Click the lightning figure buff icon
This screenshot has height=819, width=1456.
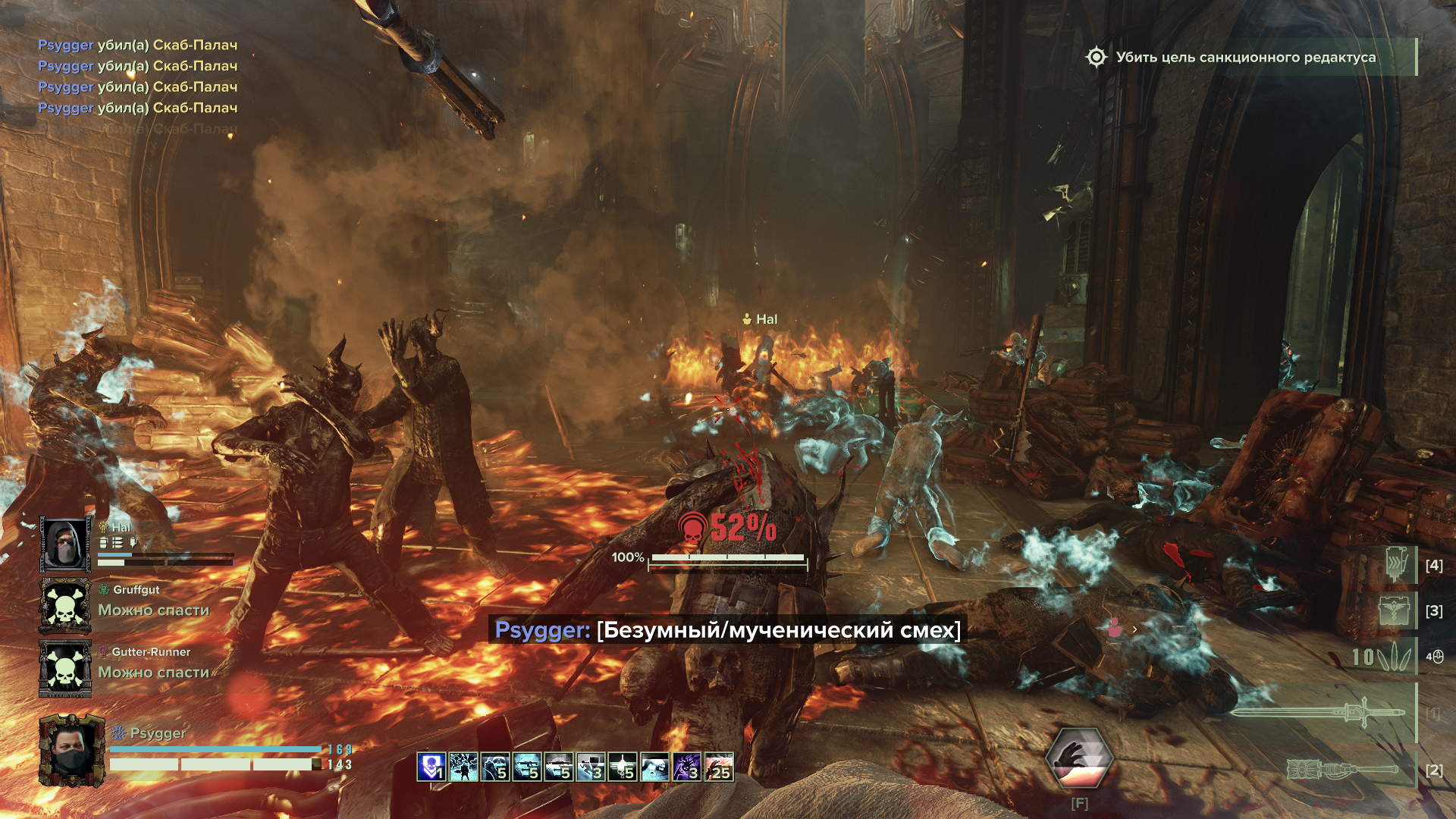point(463,767)
